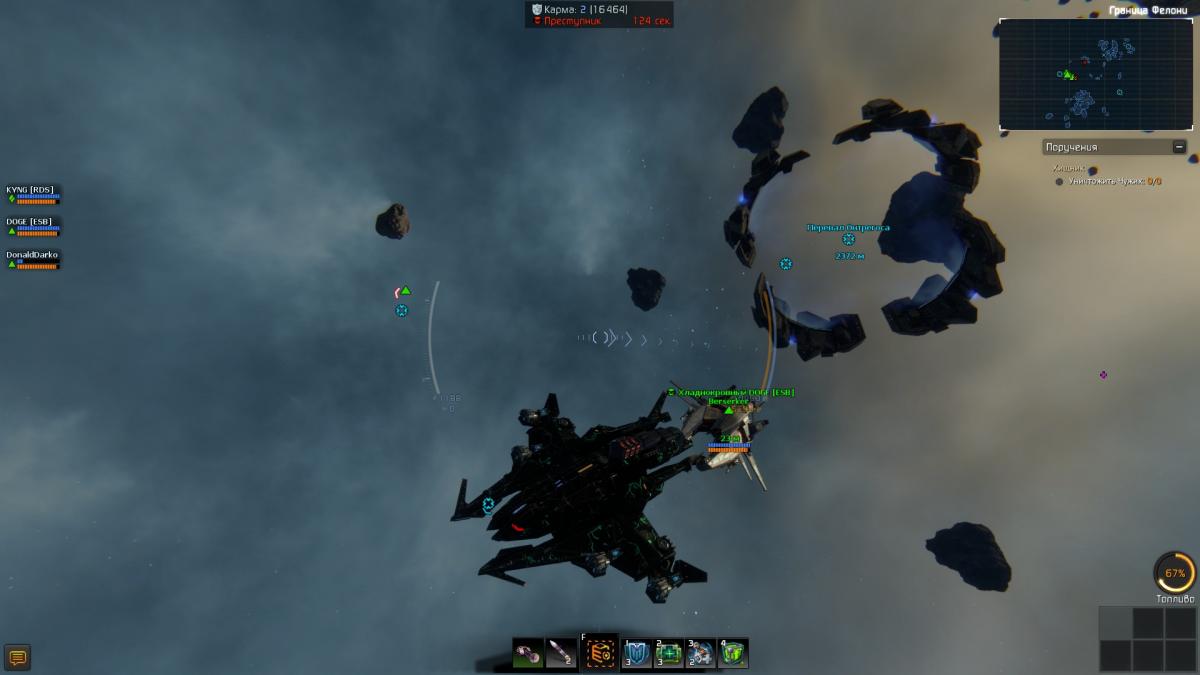Open the chat window button

(17, 657)
